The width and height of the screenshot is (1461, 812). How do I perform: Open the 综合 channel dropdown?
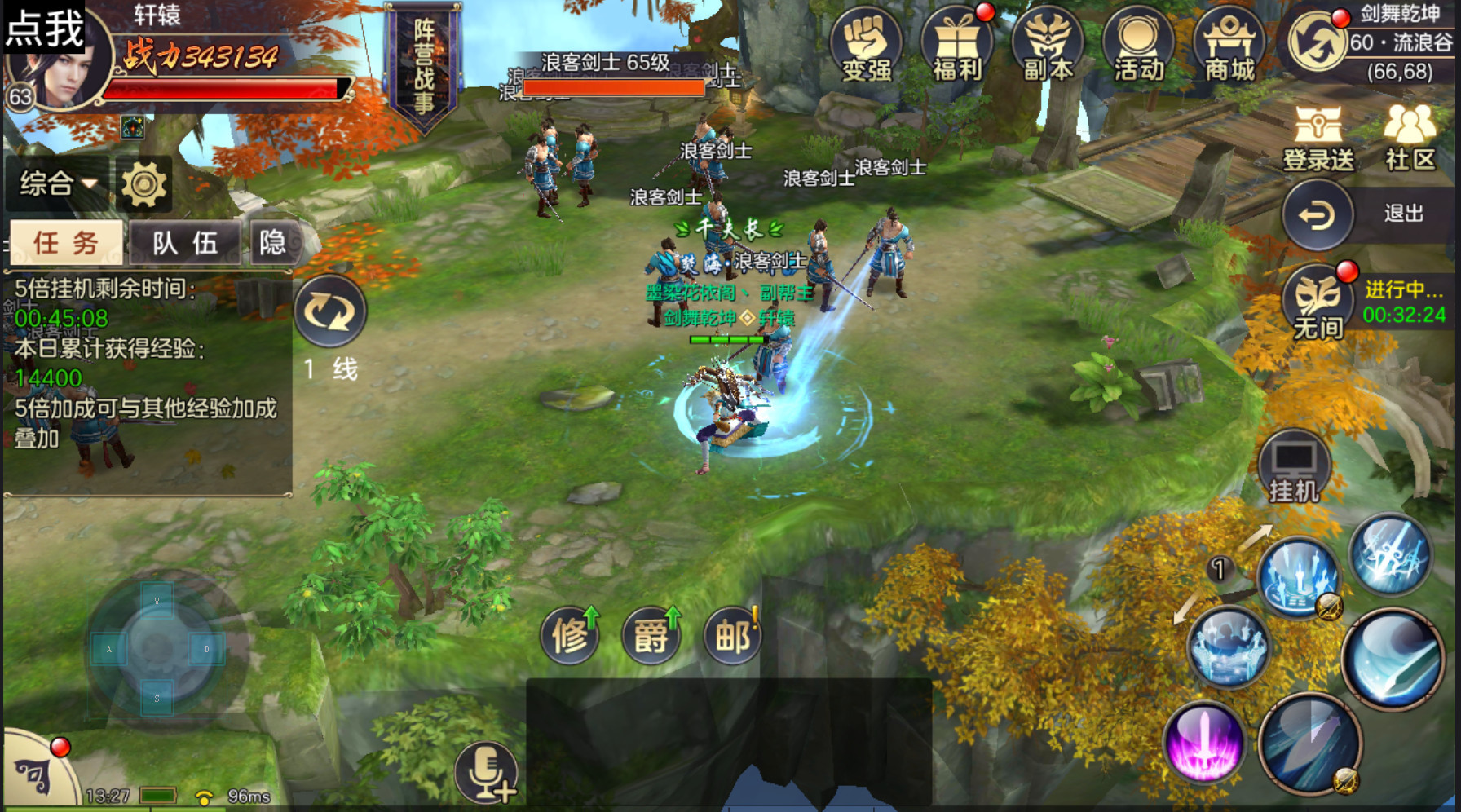click(x=57, y=183)
